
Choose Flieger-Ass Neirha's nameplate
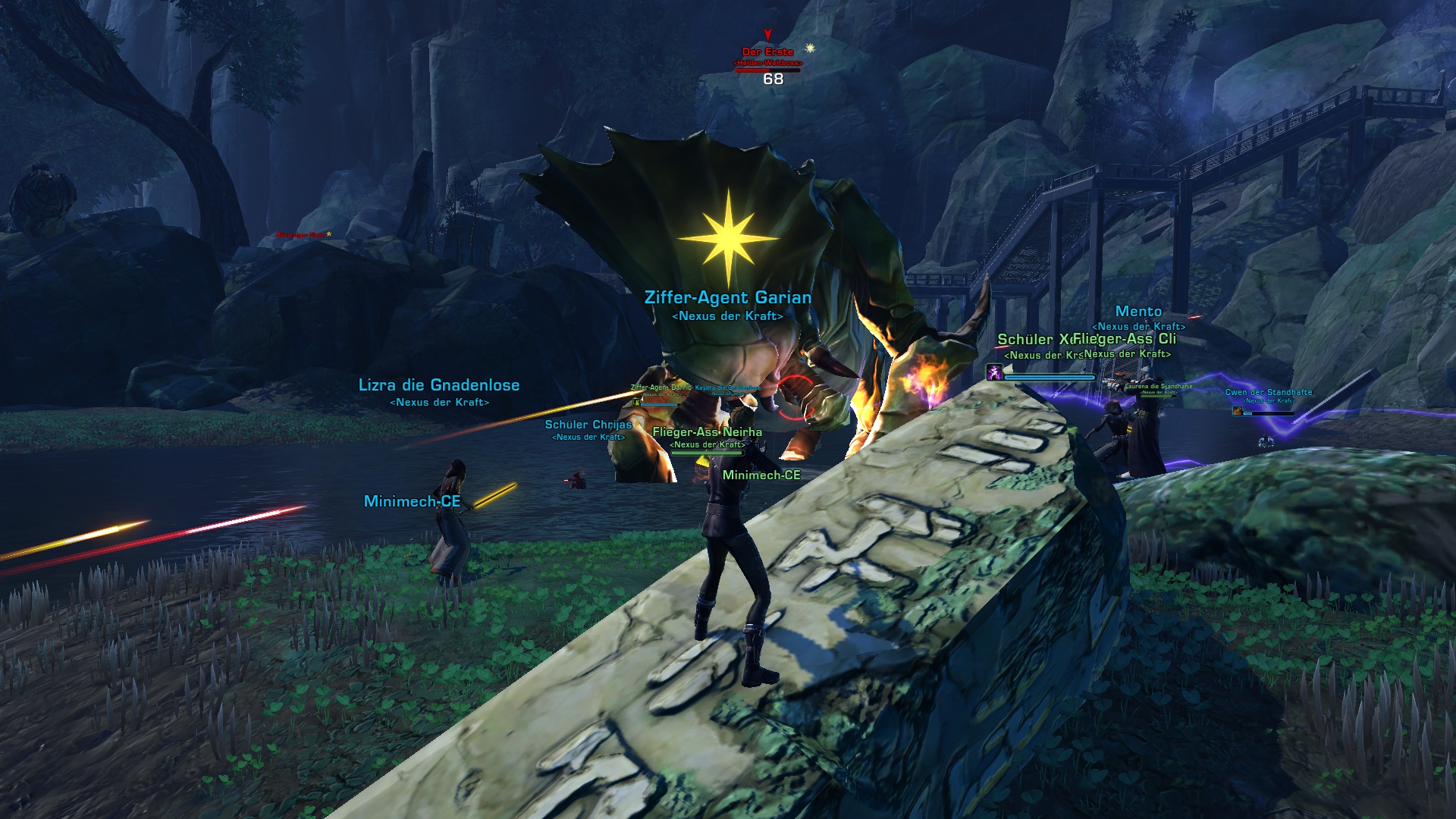(x=707, y=432)
